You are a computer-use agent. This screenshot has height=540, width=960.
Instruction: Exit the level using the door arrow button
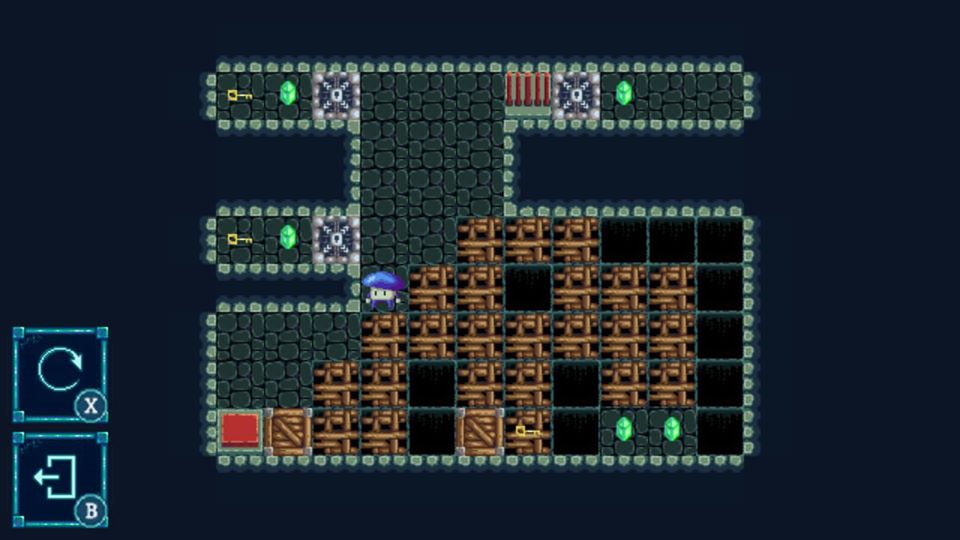(58, 478)
